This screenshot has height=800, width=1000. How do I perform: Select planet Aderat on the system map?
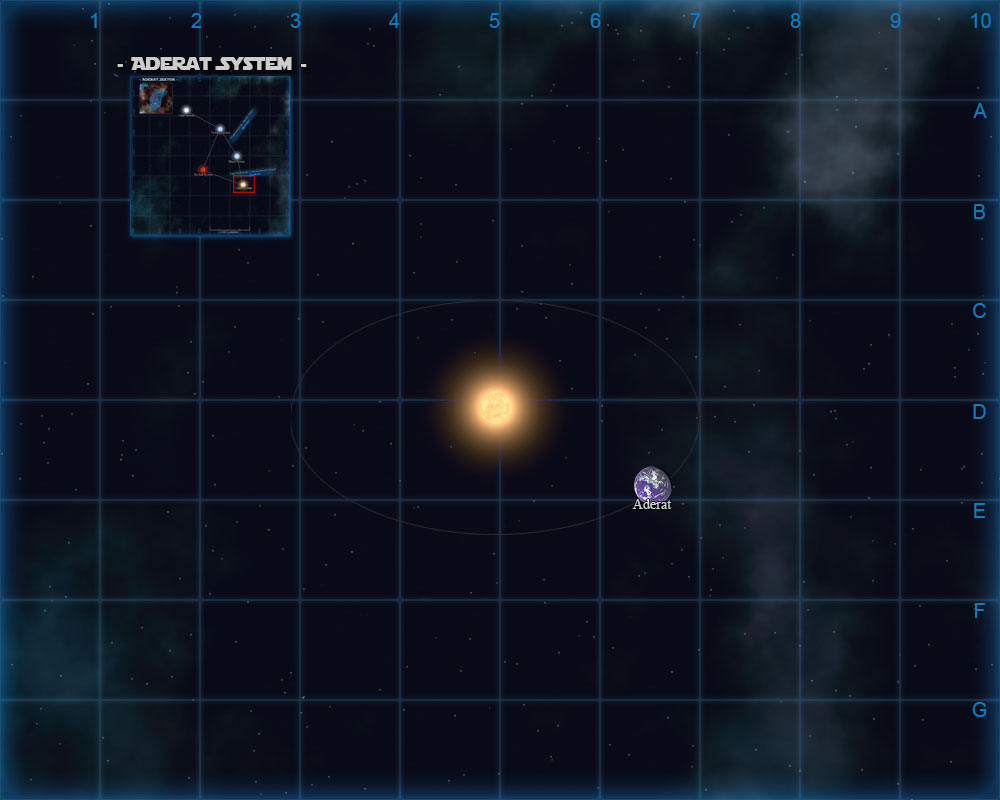point(652,485)
